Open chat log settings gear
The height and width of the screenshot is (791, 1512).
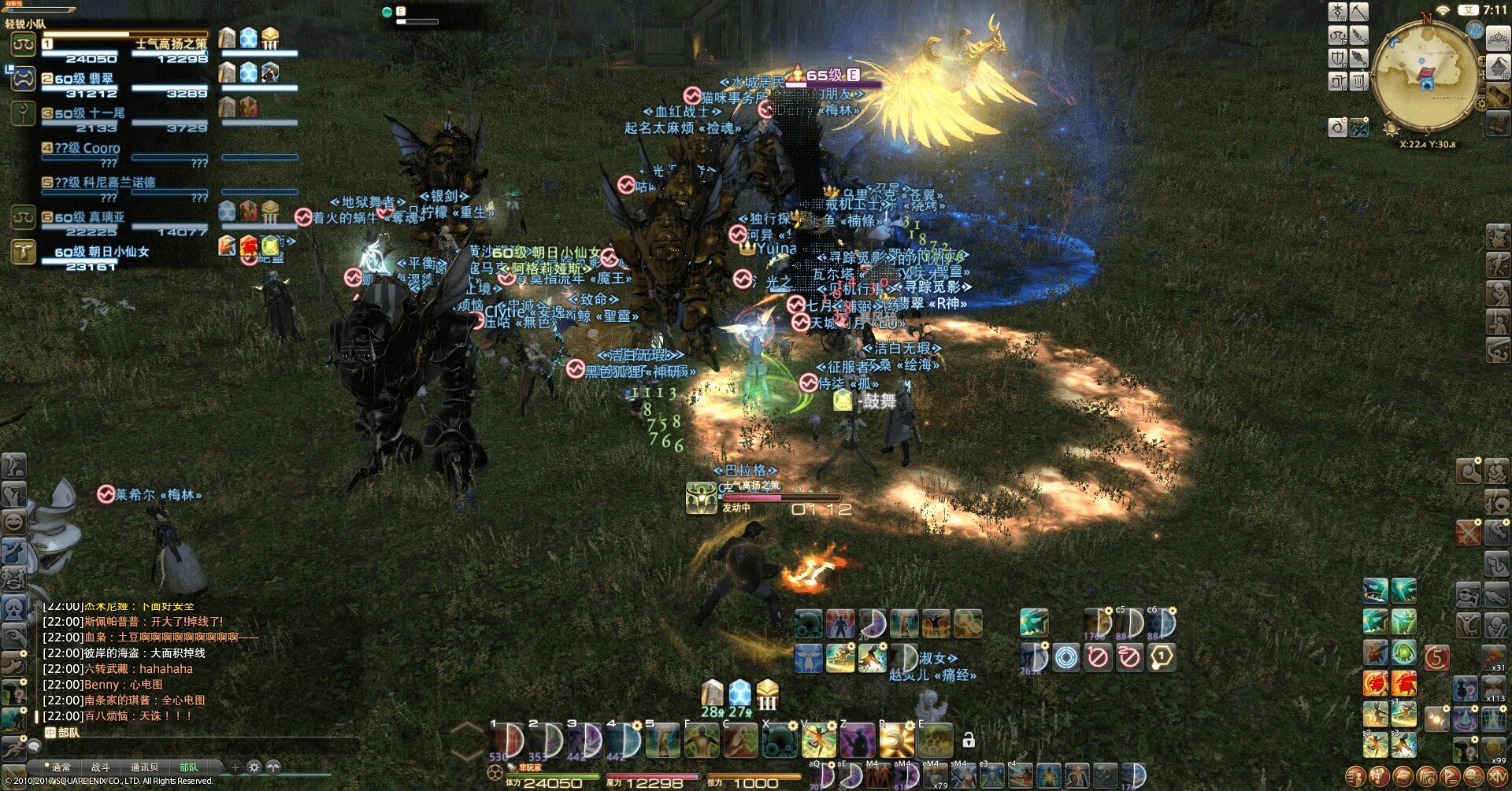[254, 767]
